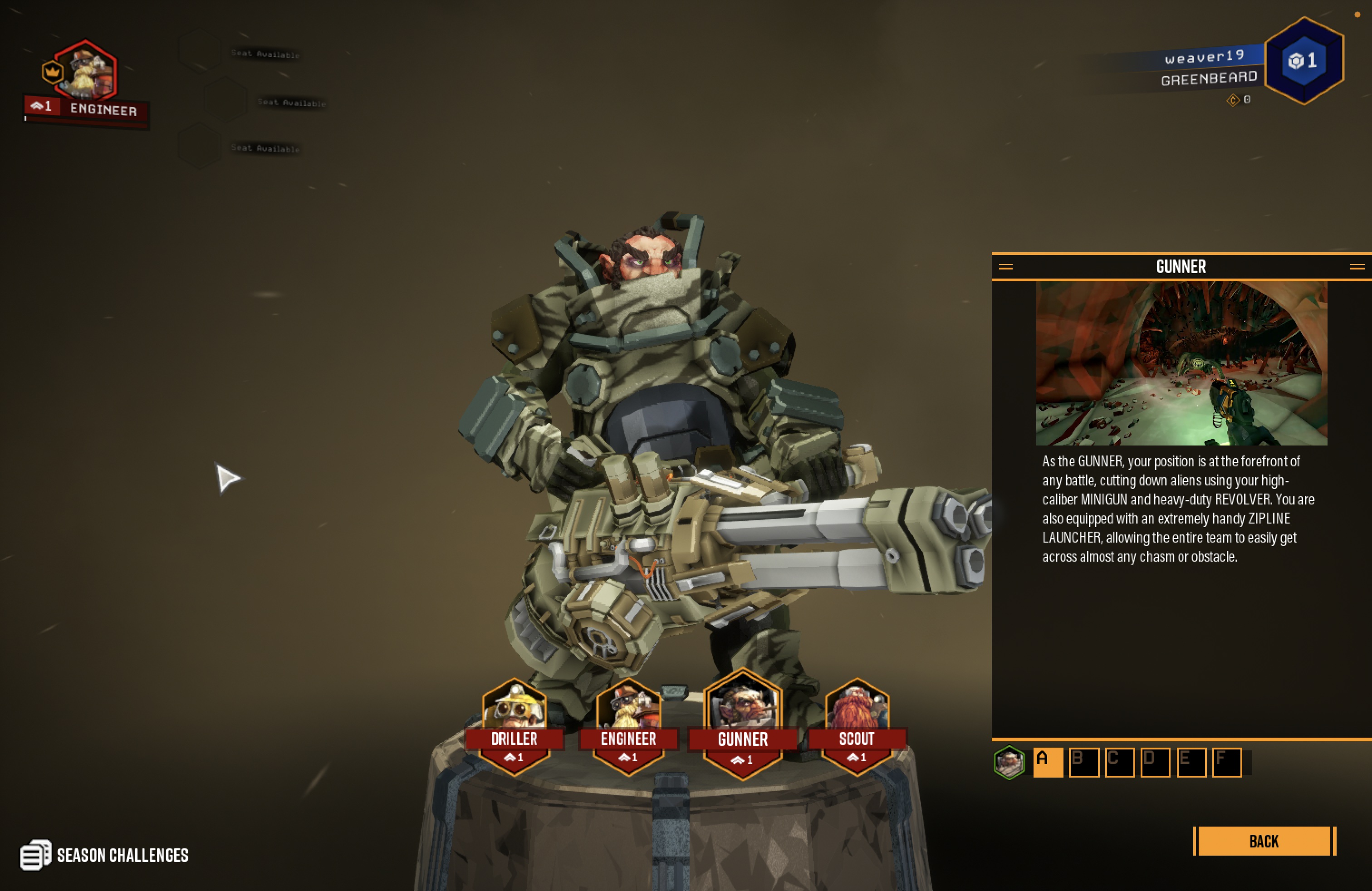Switch to loadout F
This screenshot has height=891, width=1372.
point(1227,763)
